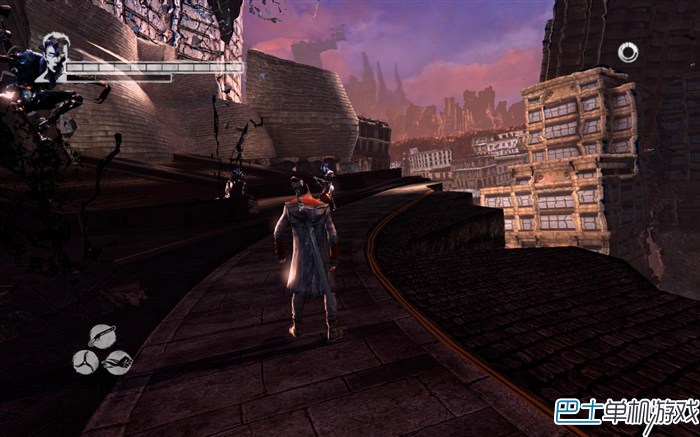
Task: Click the white ring indicator icon
Action: [x=628, y=52]
